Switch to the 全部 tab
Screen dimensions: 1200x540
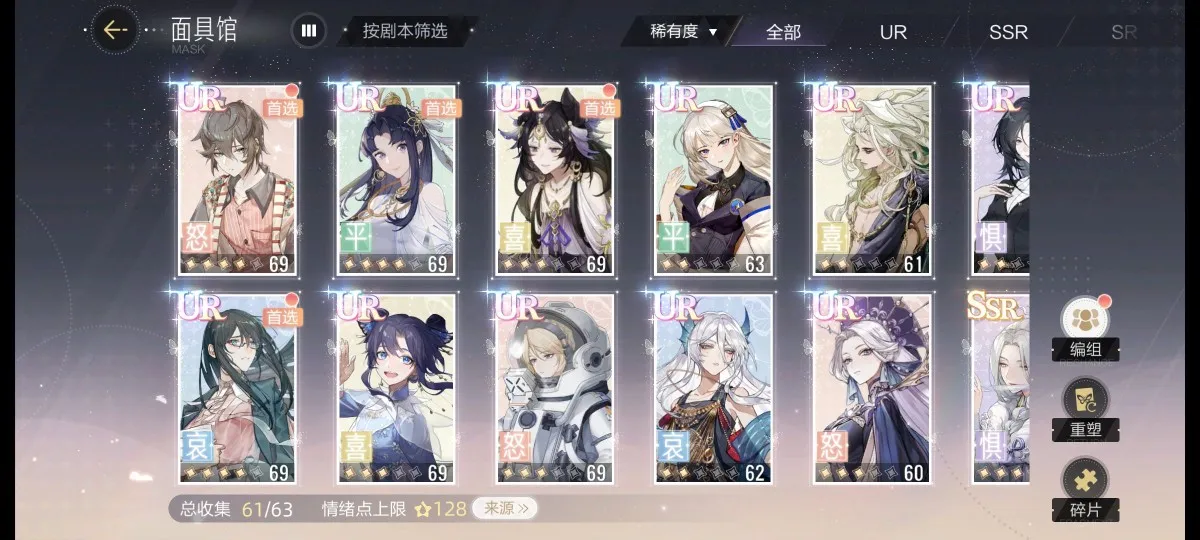click(x=783, y=32)
